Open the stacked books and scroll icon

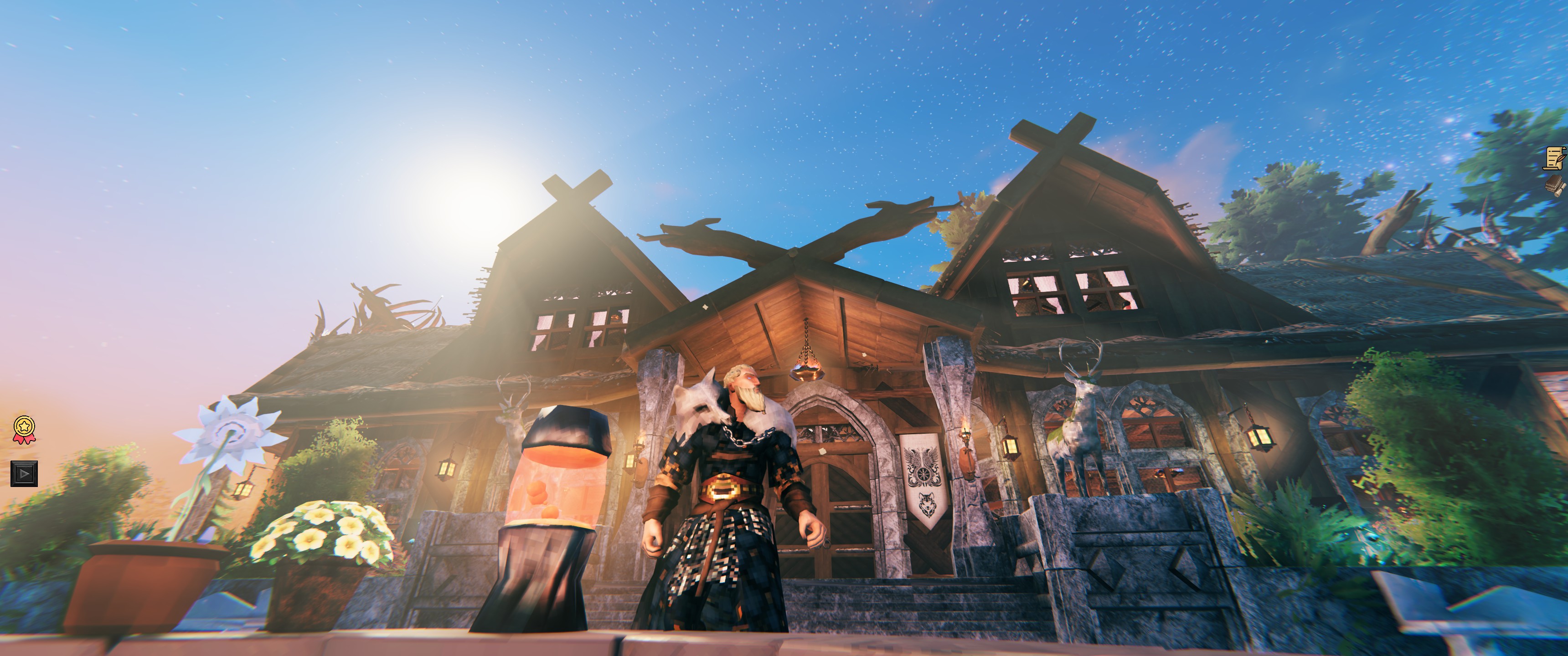tap(1556, 185)
